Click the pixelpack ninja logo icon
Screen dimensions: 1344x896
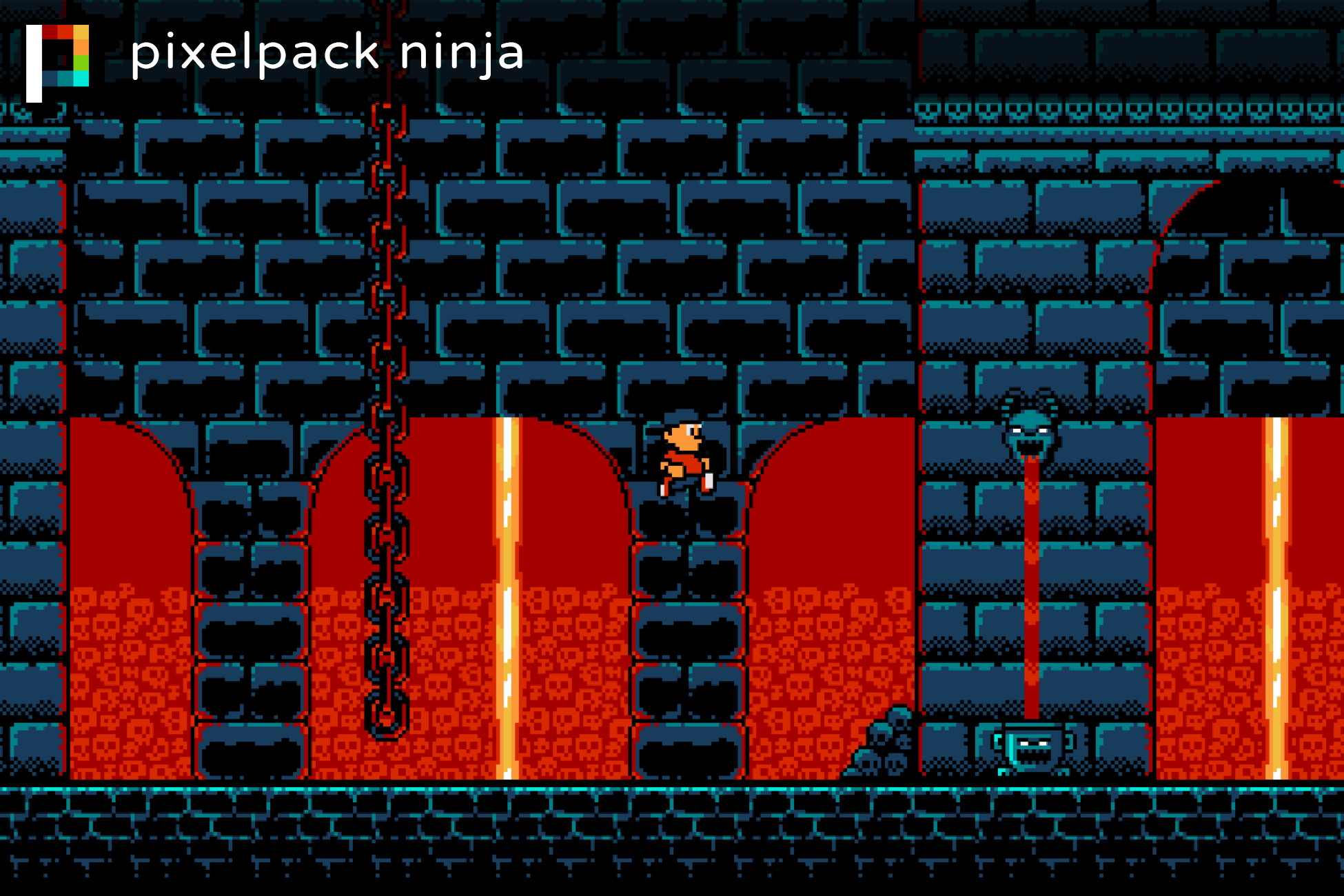point(58,62)
